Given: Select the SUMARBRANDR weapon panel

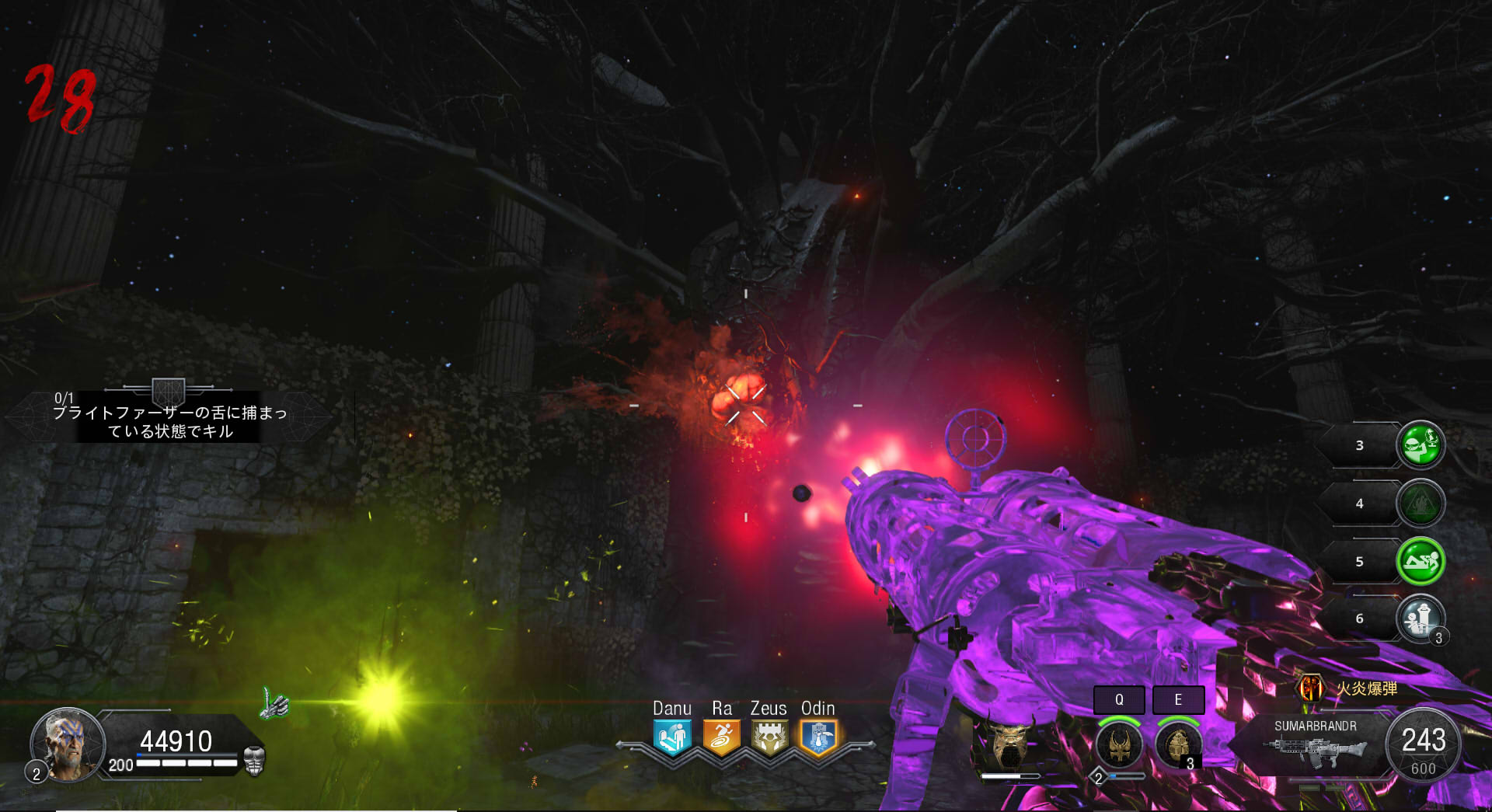Looking at the screenshot, I should [x=1315, y=744].
